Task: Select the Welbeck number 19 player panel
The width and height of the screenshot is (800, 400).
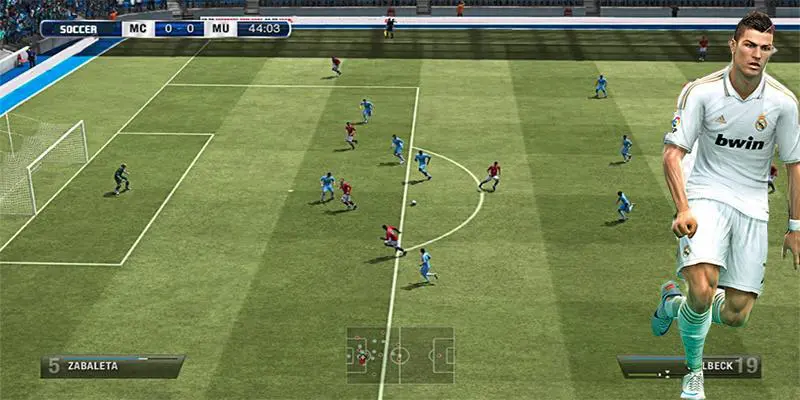Action: [690, 367]
